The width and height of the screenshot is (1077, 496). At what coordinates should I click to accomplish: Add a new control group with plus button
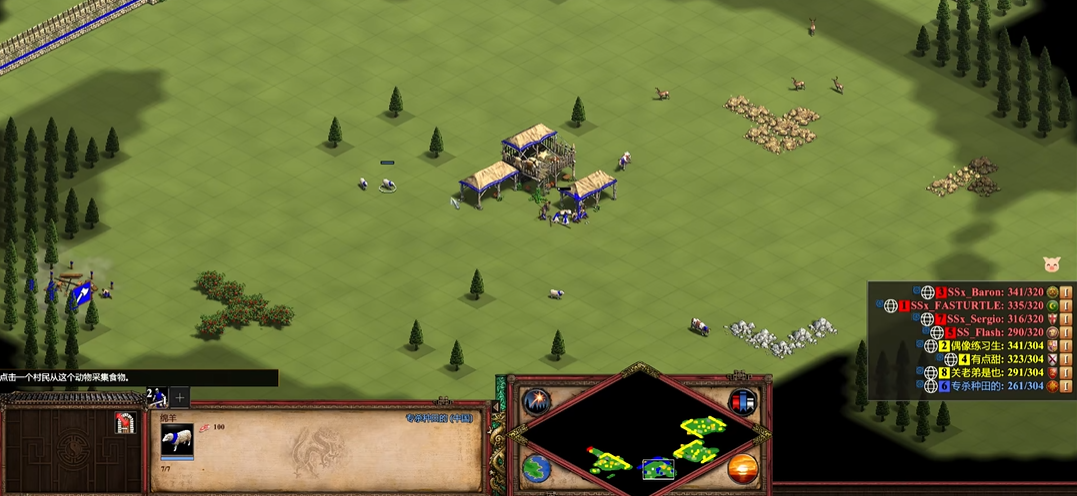point(180,397)
